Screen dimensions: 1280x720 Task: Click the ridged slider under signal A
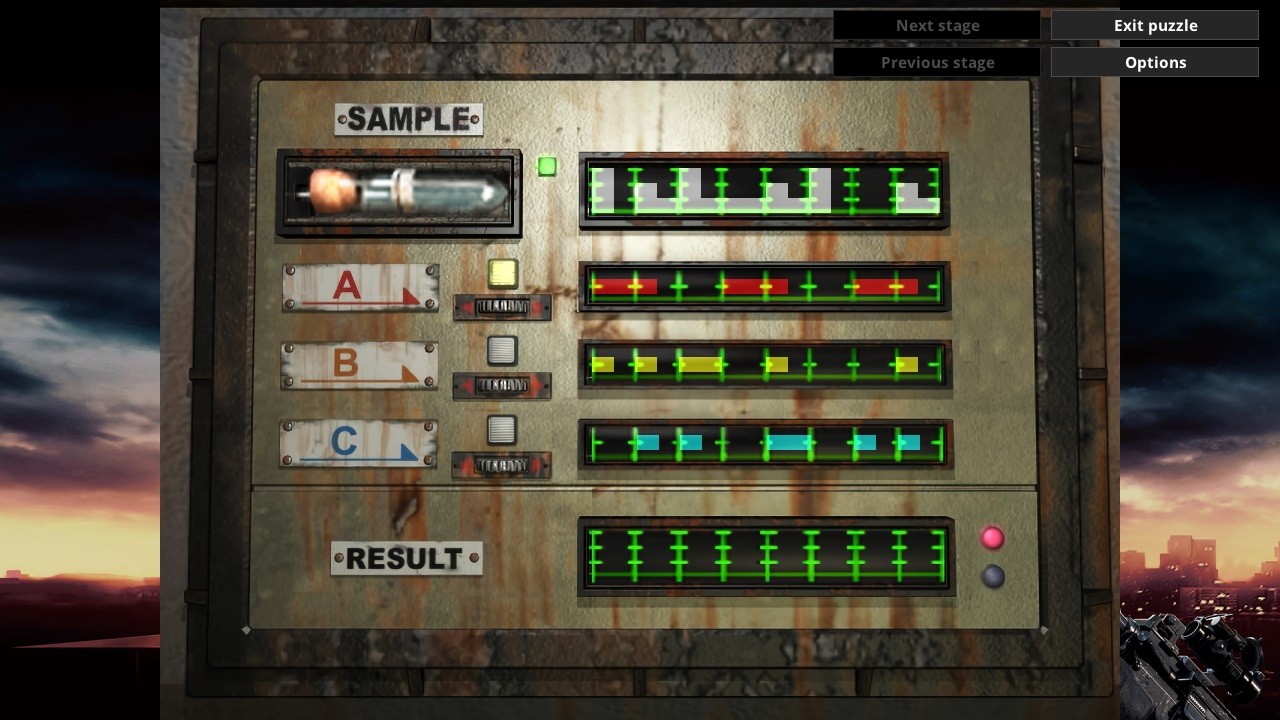click(501, 307)
